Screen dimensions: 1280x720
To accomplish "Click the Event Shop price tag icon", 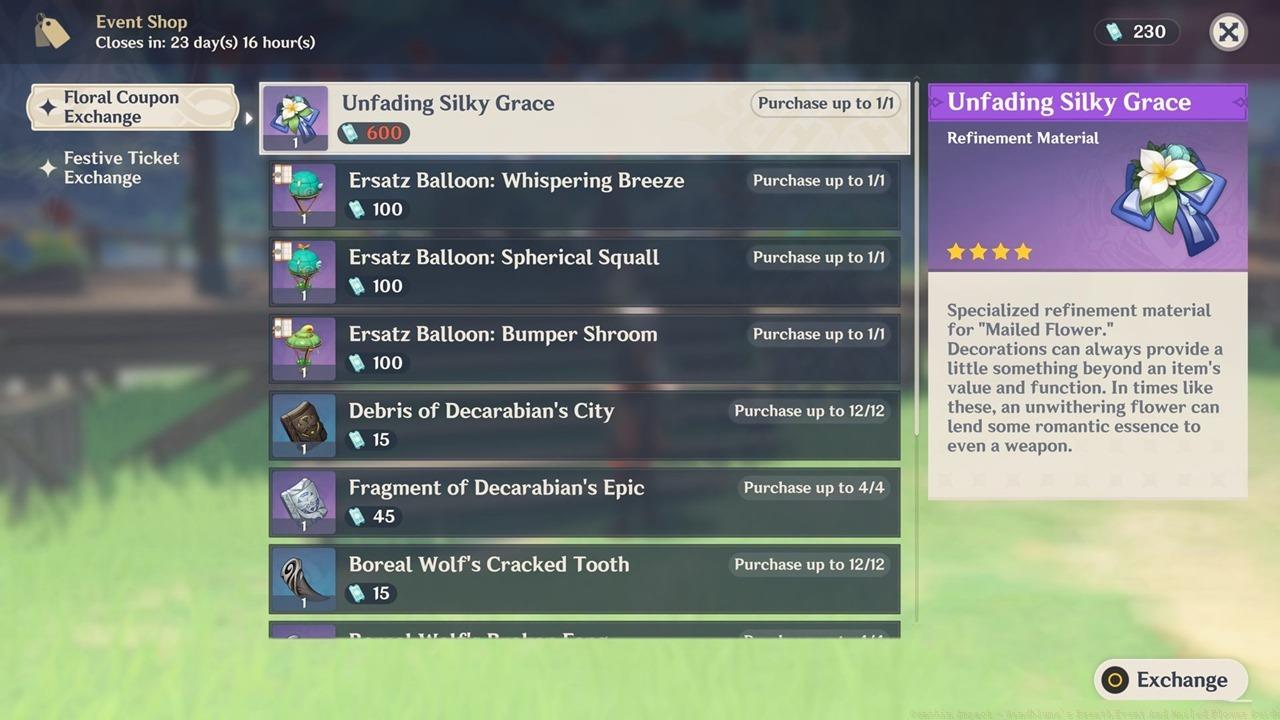I will pos(50,31).
